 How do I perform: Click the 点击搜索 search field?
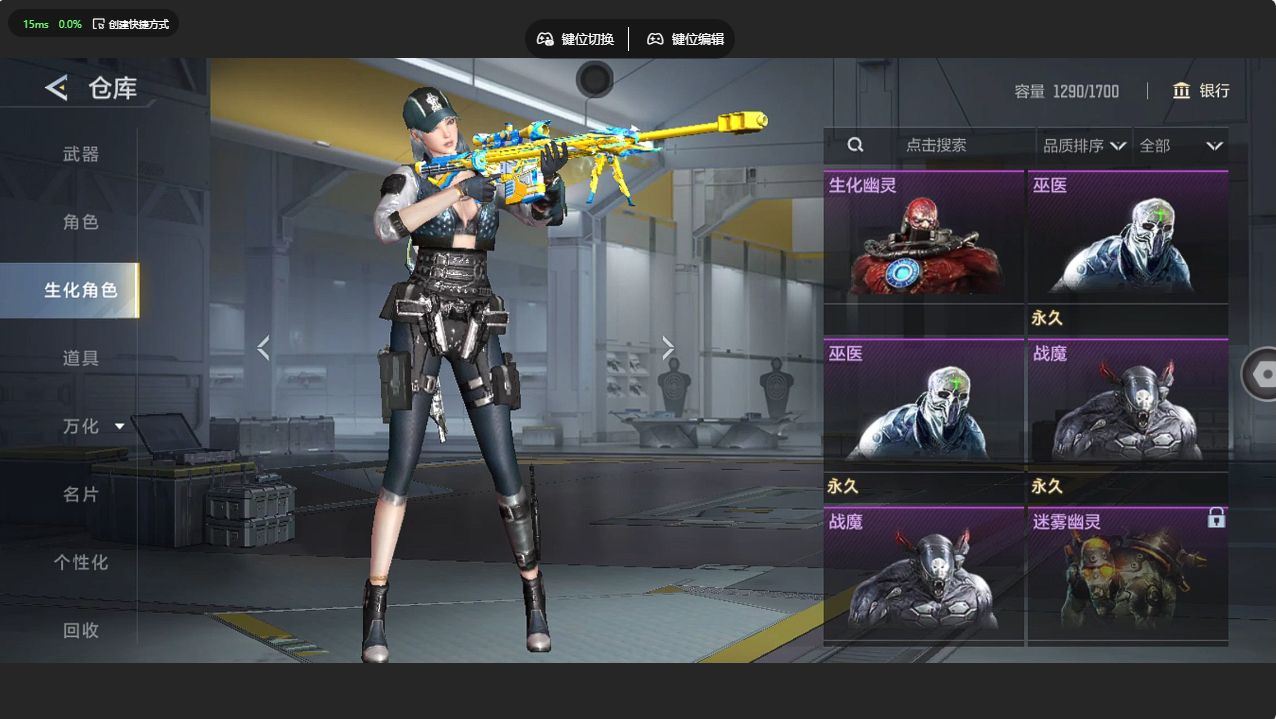[935, 145]
